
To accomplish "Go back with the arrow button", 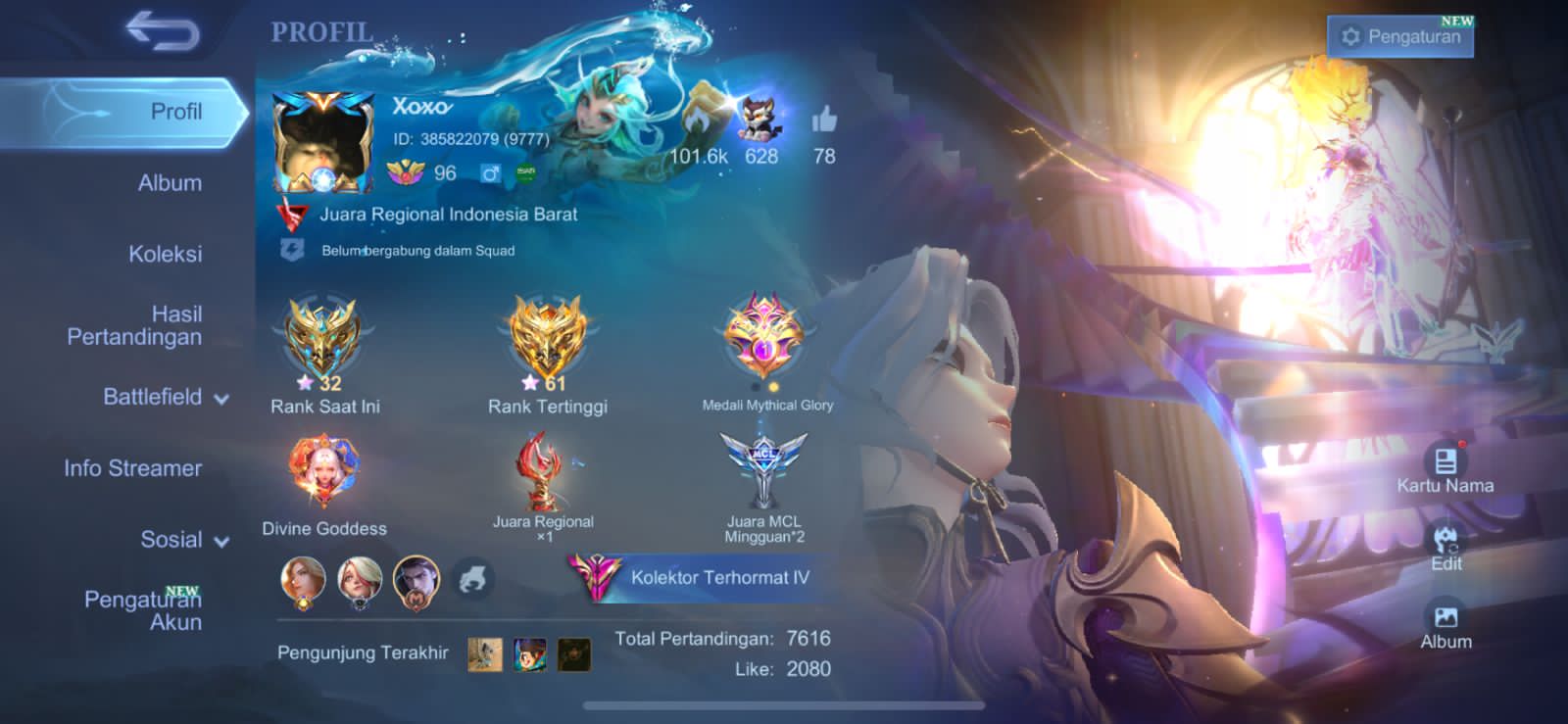I will click(163, 31).
